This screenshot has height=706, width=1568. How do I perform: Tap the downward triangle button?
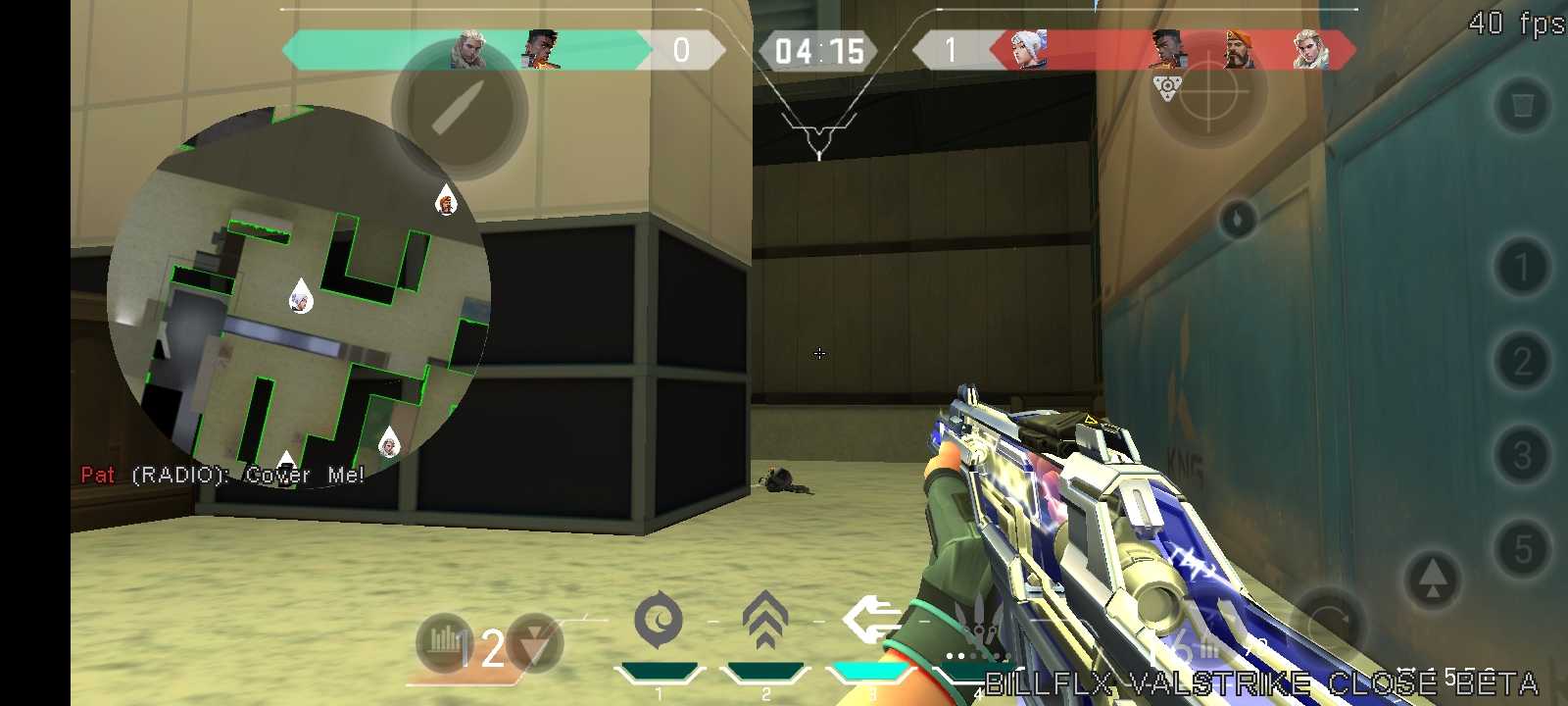pyautogui.click(x=535, y=643)
